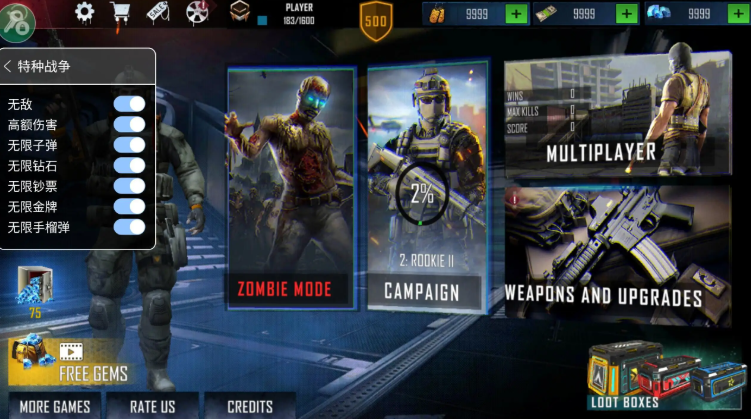Viewport: 751px width, 419px height.
Task: Add more dog tags with plus button
Action: pyautogui.click(x=516, y=14)
